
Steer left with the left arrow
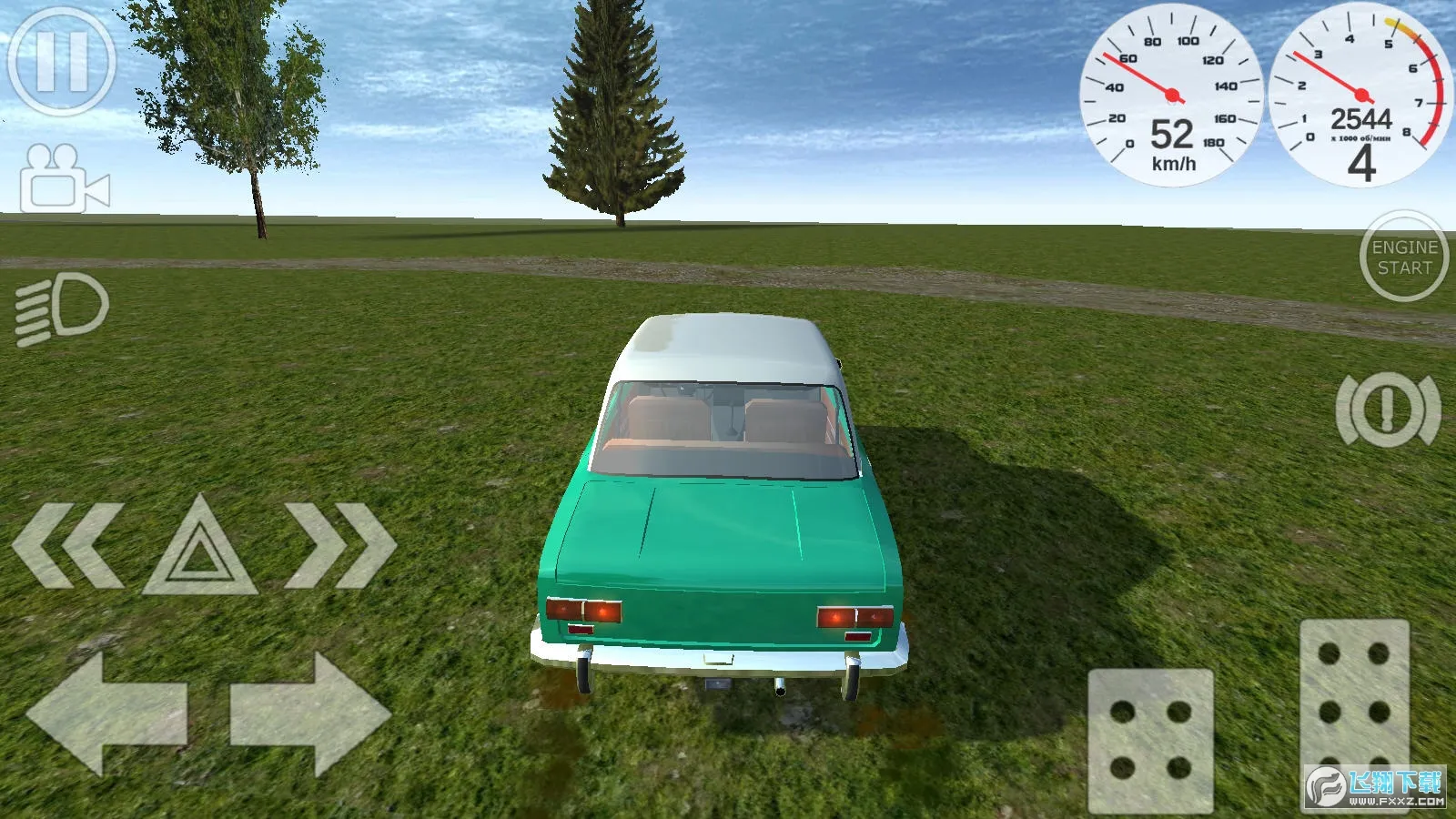pyautogui.click(x=106, y=713)
